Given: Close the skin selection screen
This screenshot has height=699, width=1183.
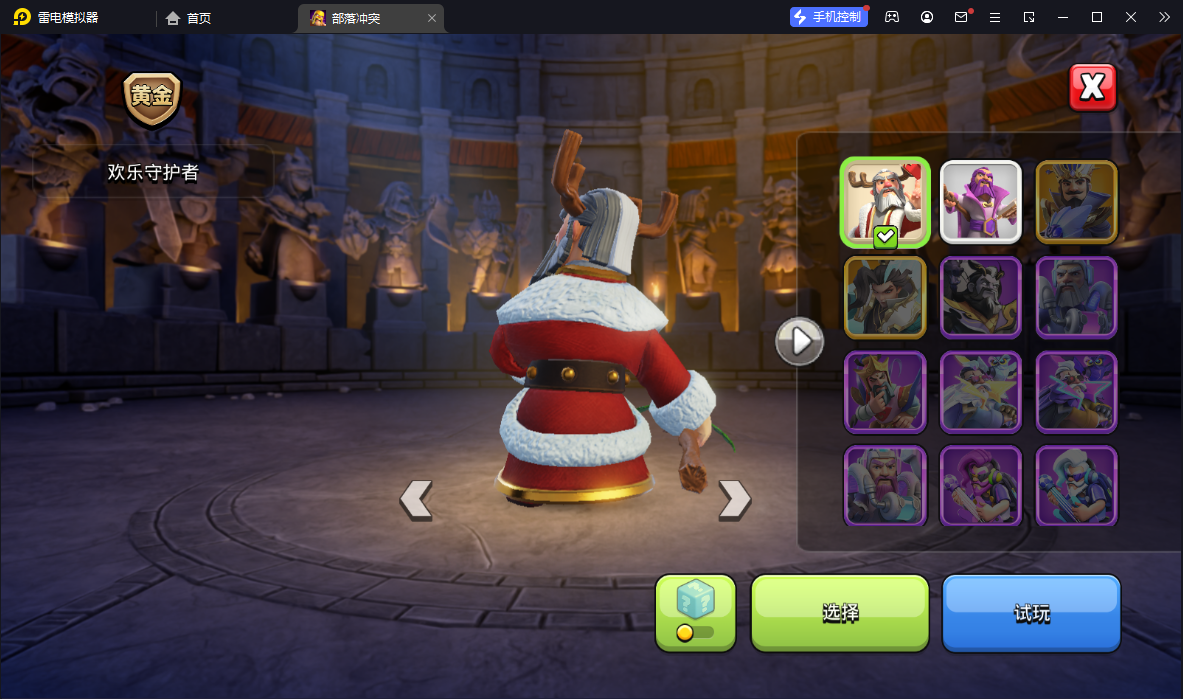Looking at the screenshot, I should pyautogui.click(x=1092, y=88).
